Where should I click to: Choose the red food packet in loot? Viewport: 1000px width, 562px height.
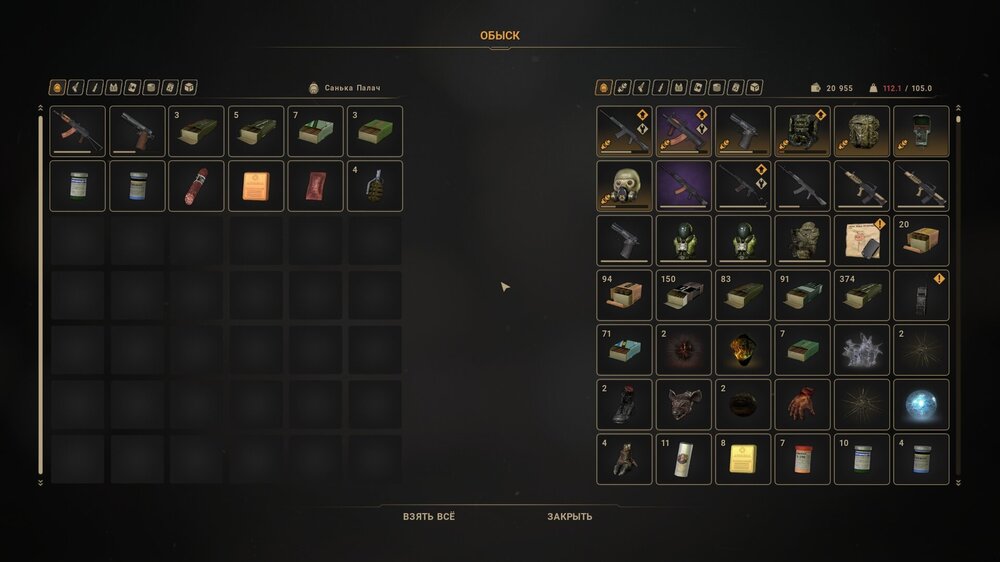[315, 186]
